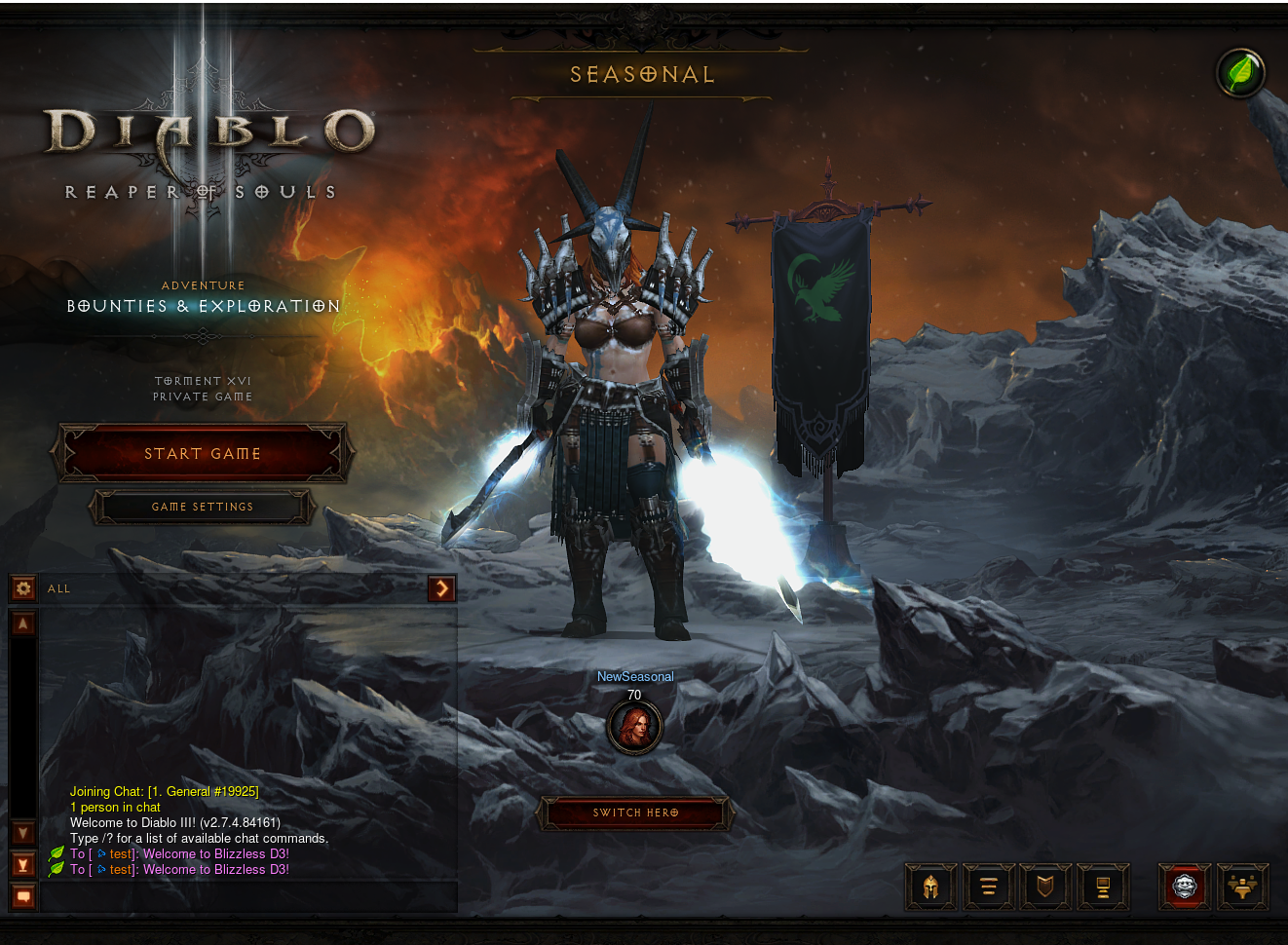Open the red clan and communities icon
1288x945 pixels.
(x=1185, y=887)
